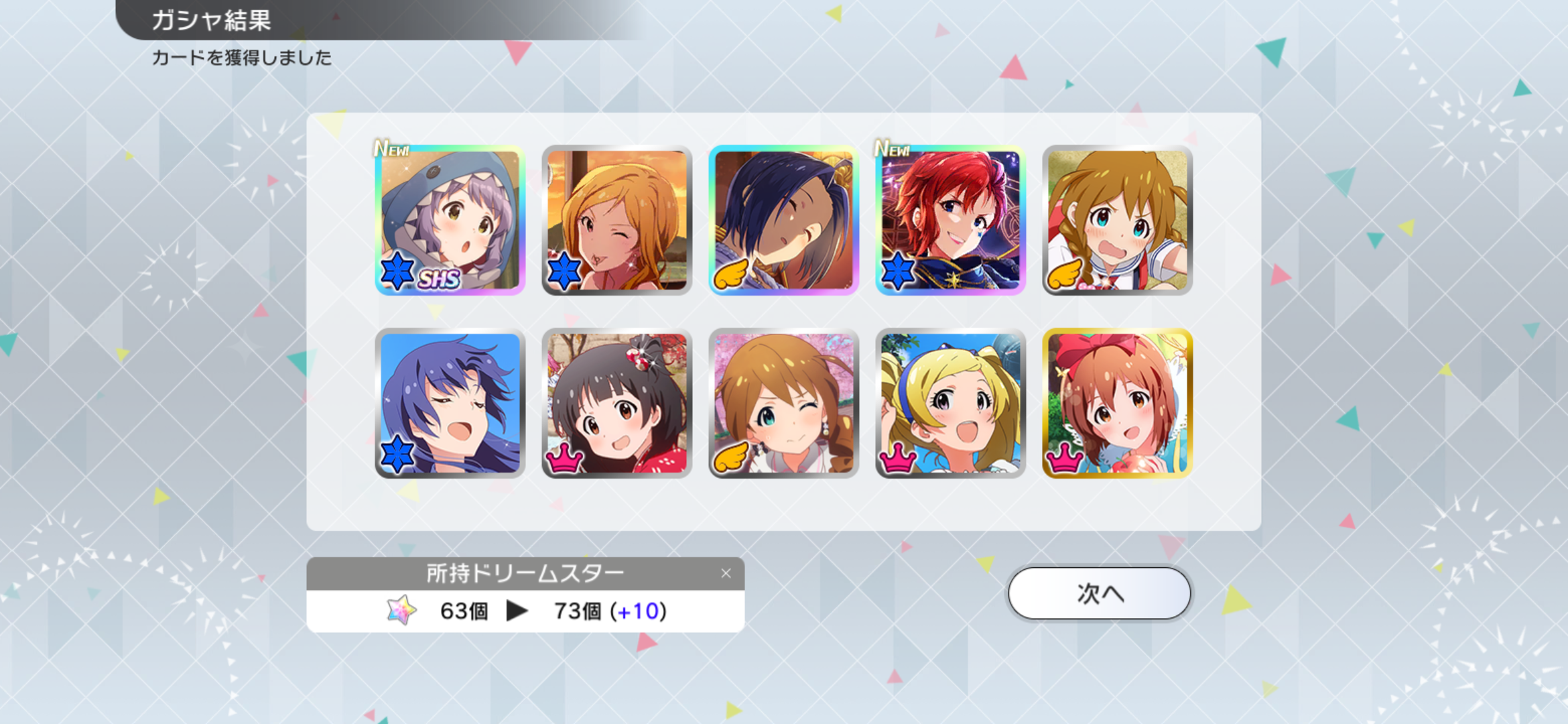This screenshot has height=724, width=1568.
Task: Choose the red-haired idol card marked New
Action: point(950,220)
